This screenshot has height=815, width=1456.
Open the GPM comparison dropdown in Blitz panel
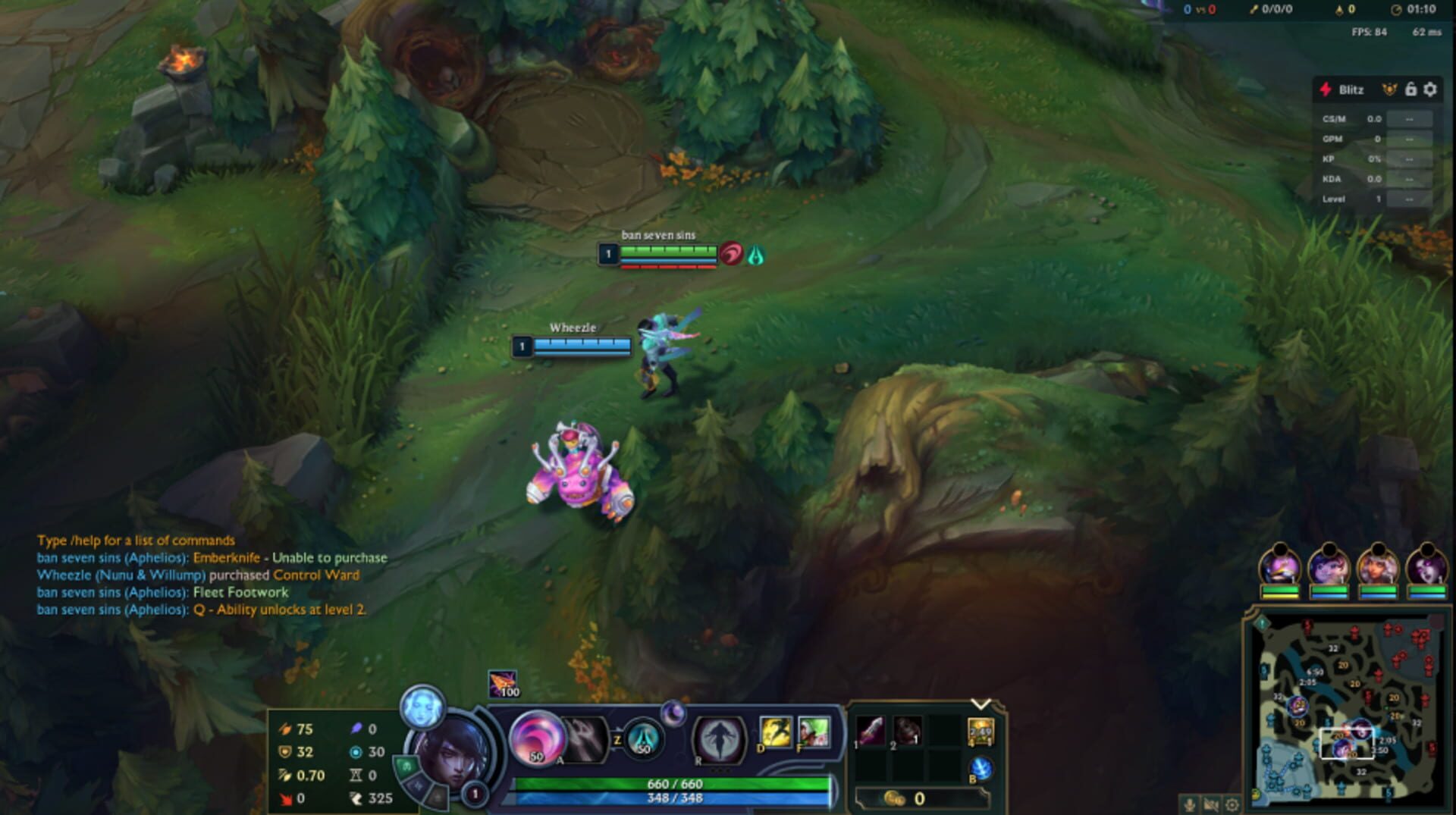(x=1410, y=138)
